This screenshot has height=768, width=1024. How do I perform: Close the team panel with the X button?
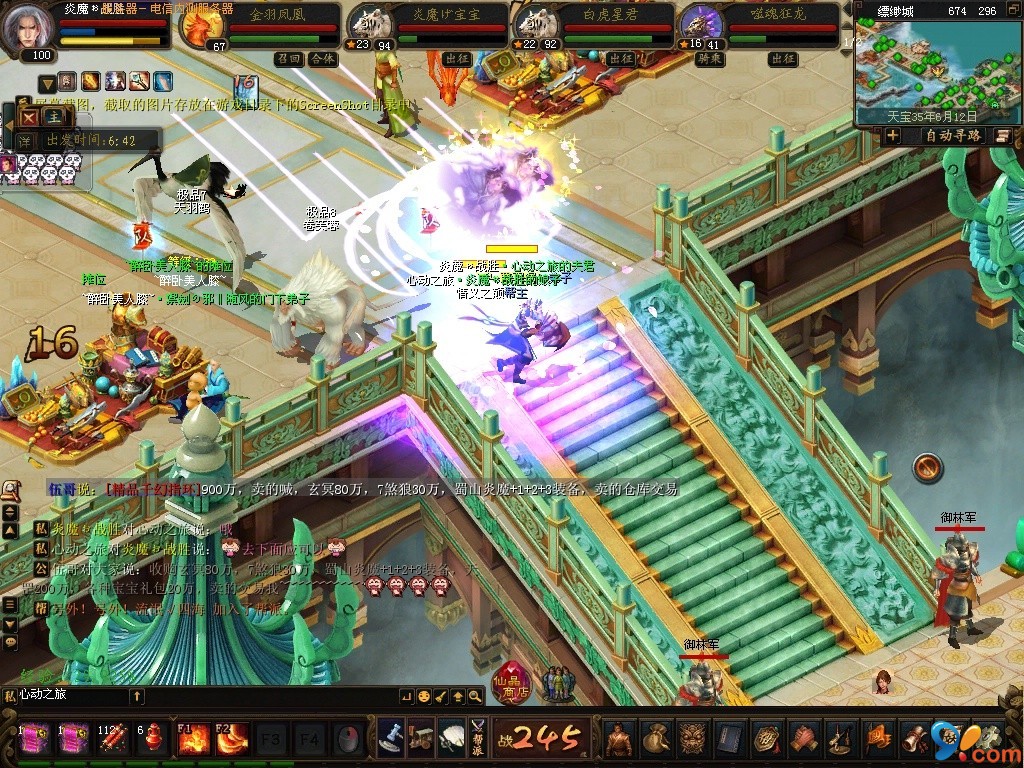tap(28, 117)
